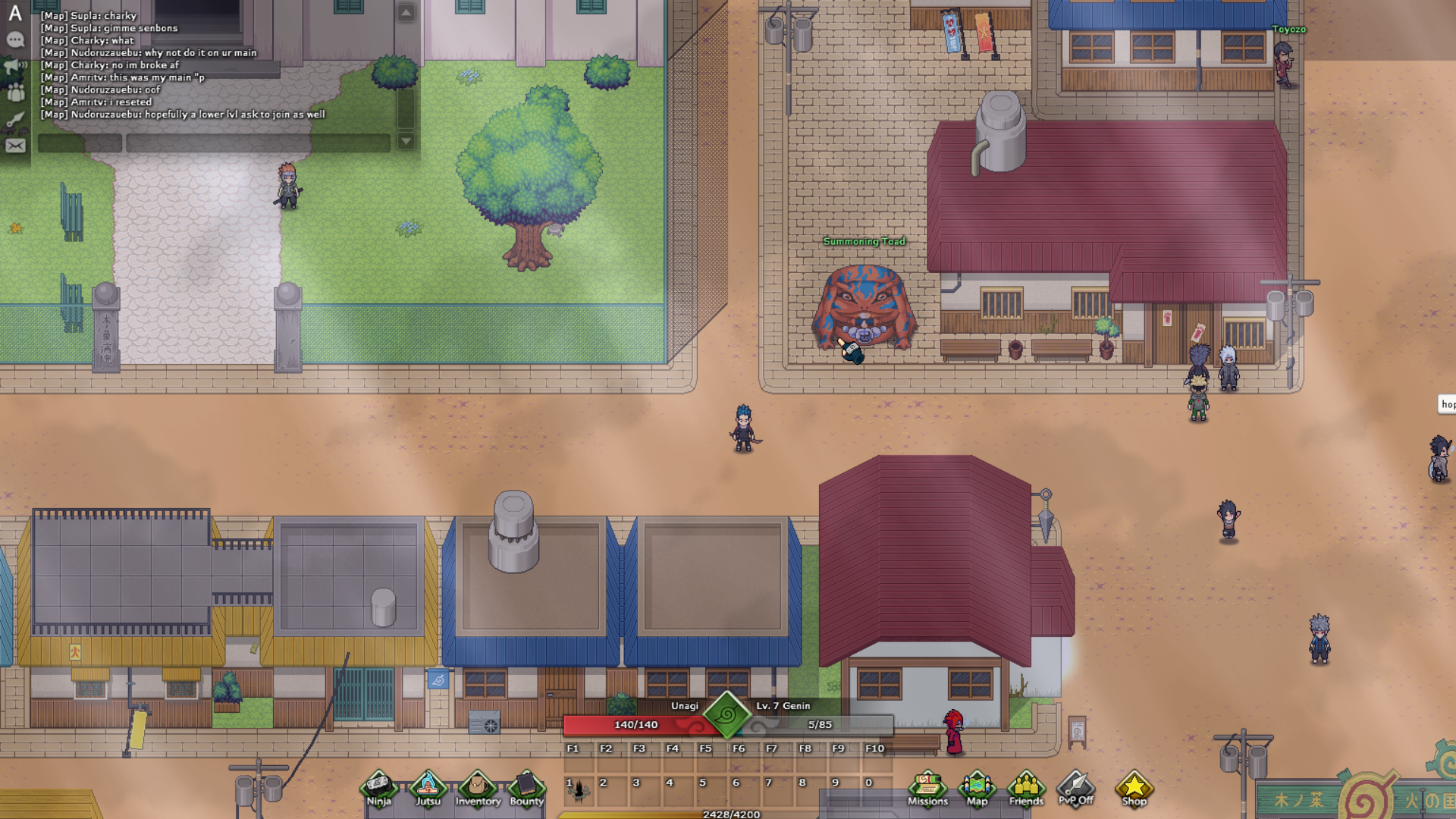
Task: Open the Ninja character menu
Action: (378, 789)
